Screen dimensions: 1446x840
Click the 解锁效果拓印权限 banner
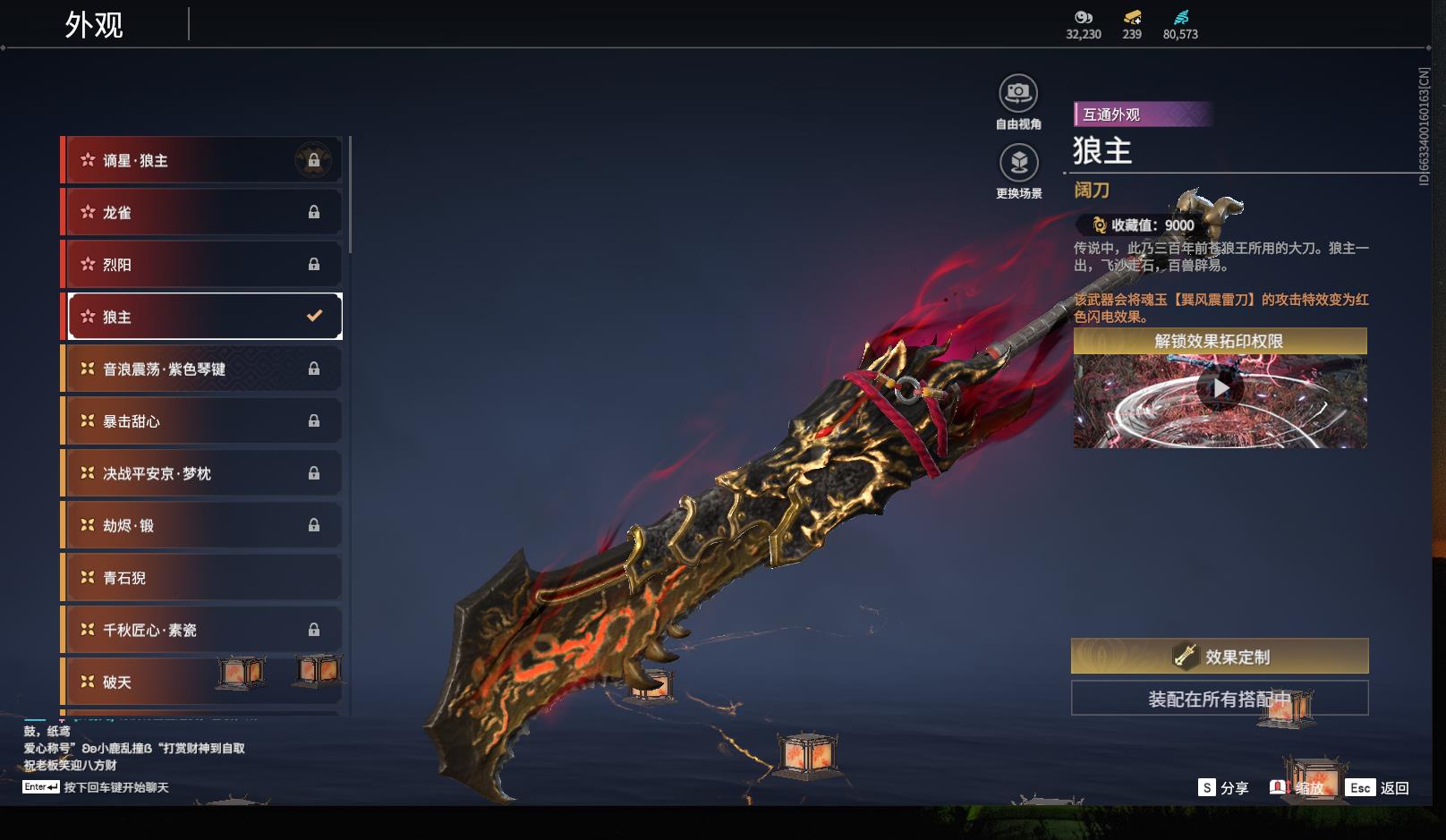coord(1220,341)
